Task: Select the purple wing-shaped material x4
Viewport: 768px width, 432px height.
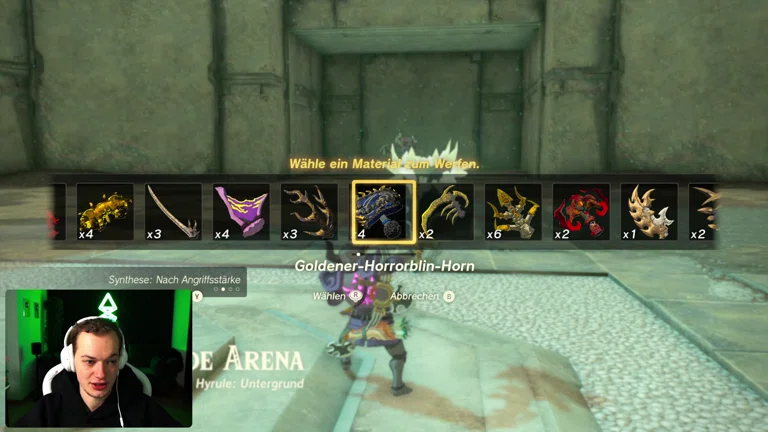Action: click(241, 211)
